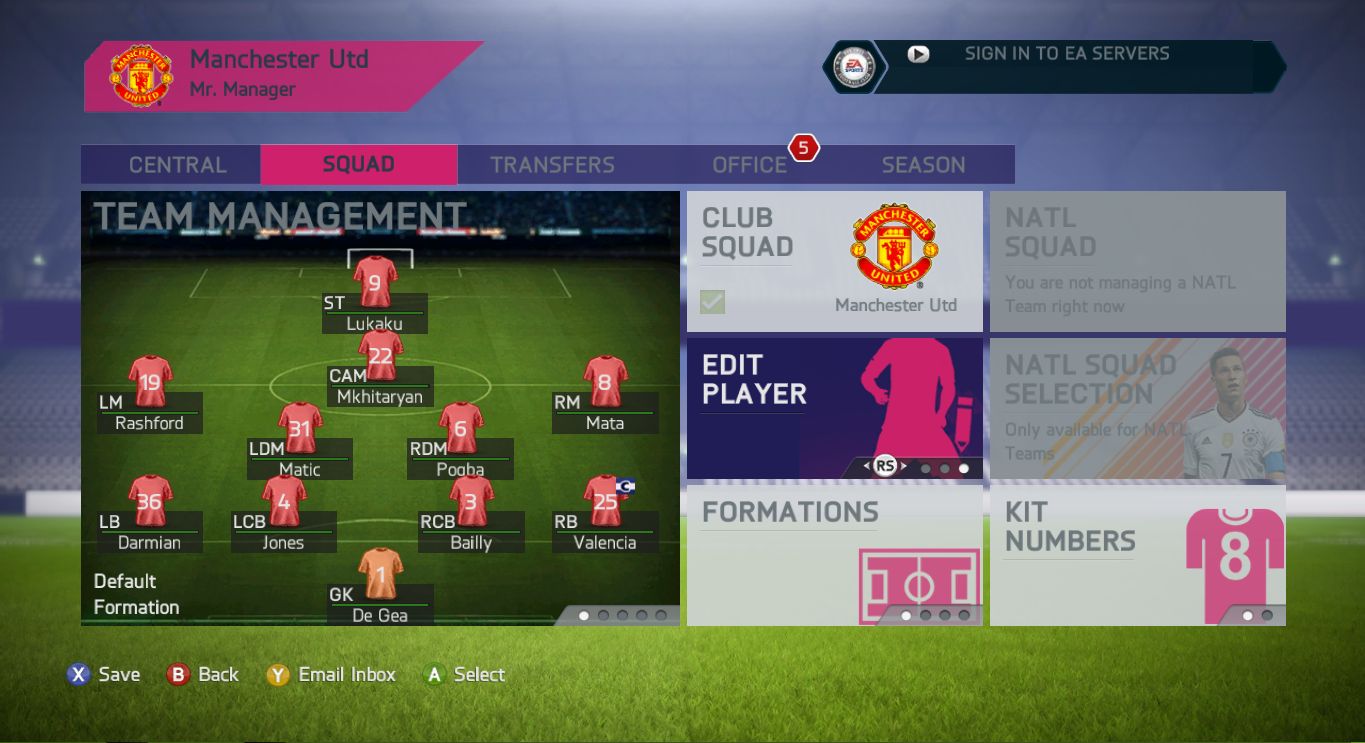
Task: Click the NATL Squad tile
Action: point(1137,262)
